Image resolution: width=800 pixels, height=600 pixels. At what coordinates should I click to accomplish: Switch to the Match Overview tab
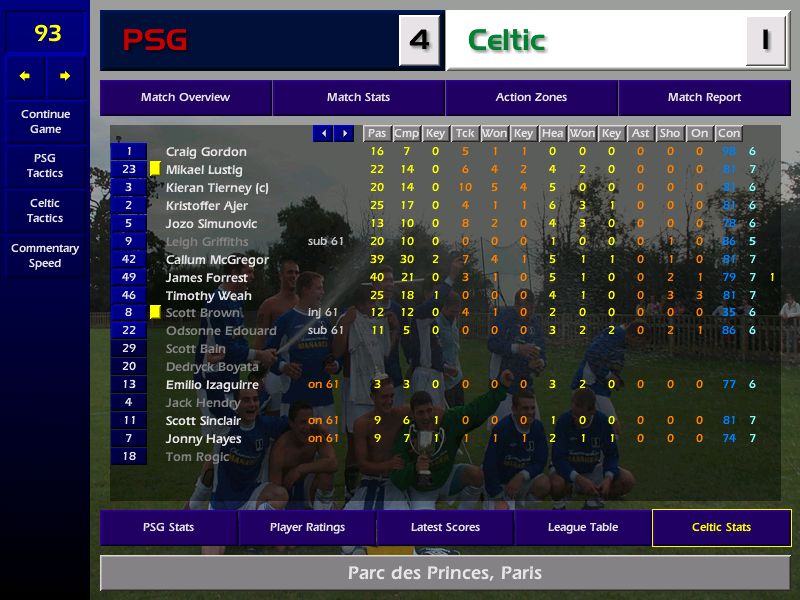[x=185, y=98]
